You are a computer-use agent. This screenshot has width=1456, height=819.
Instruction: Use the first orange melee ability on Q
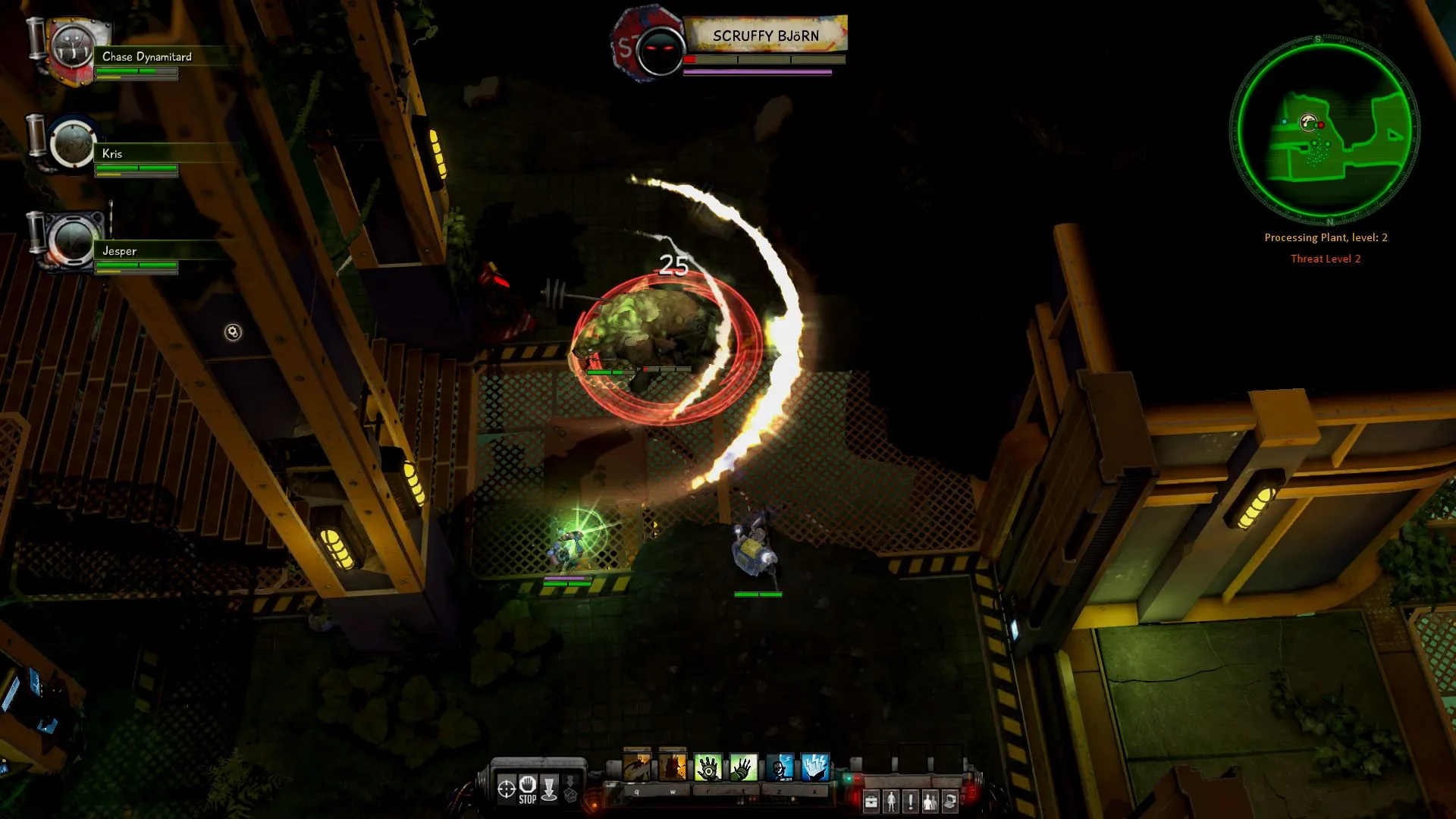[637, 767]
